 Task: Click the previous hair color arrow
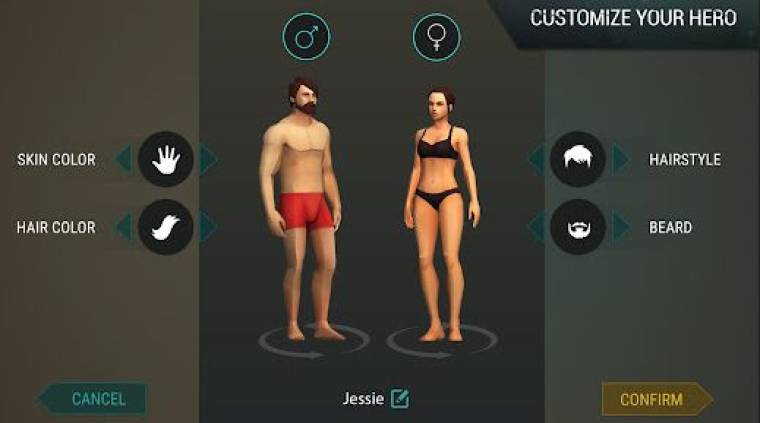pyautogui.click(x=123, y=227)
